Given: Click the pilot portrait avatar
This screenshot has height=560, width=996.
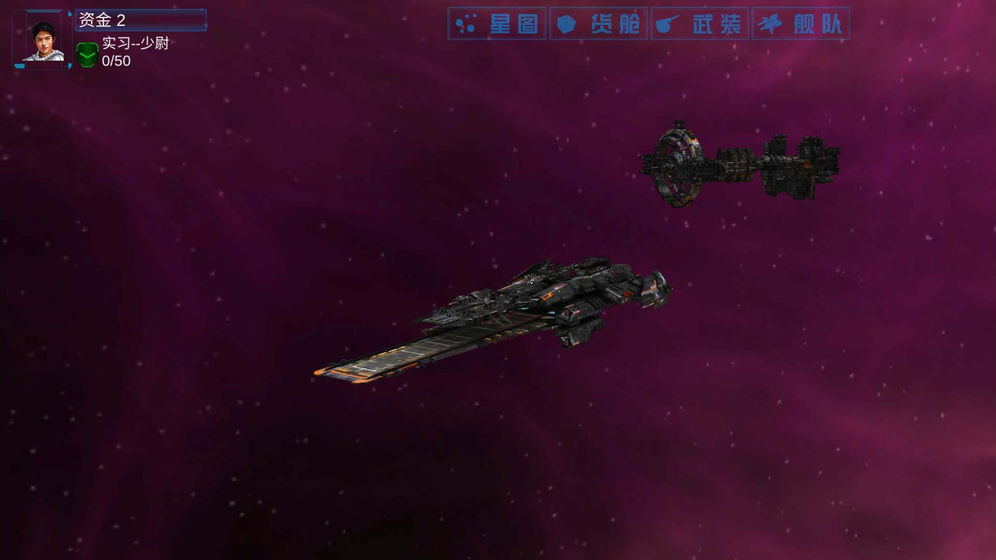Looking at the screenshot, I should 43,41.
